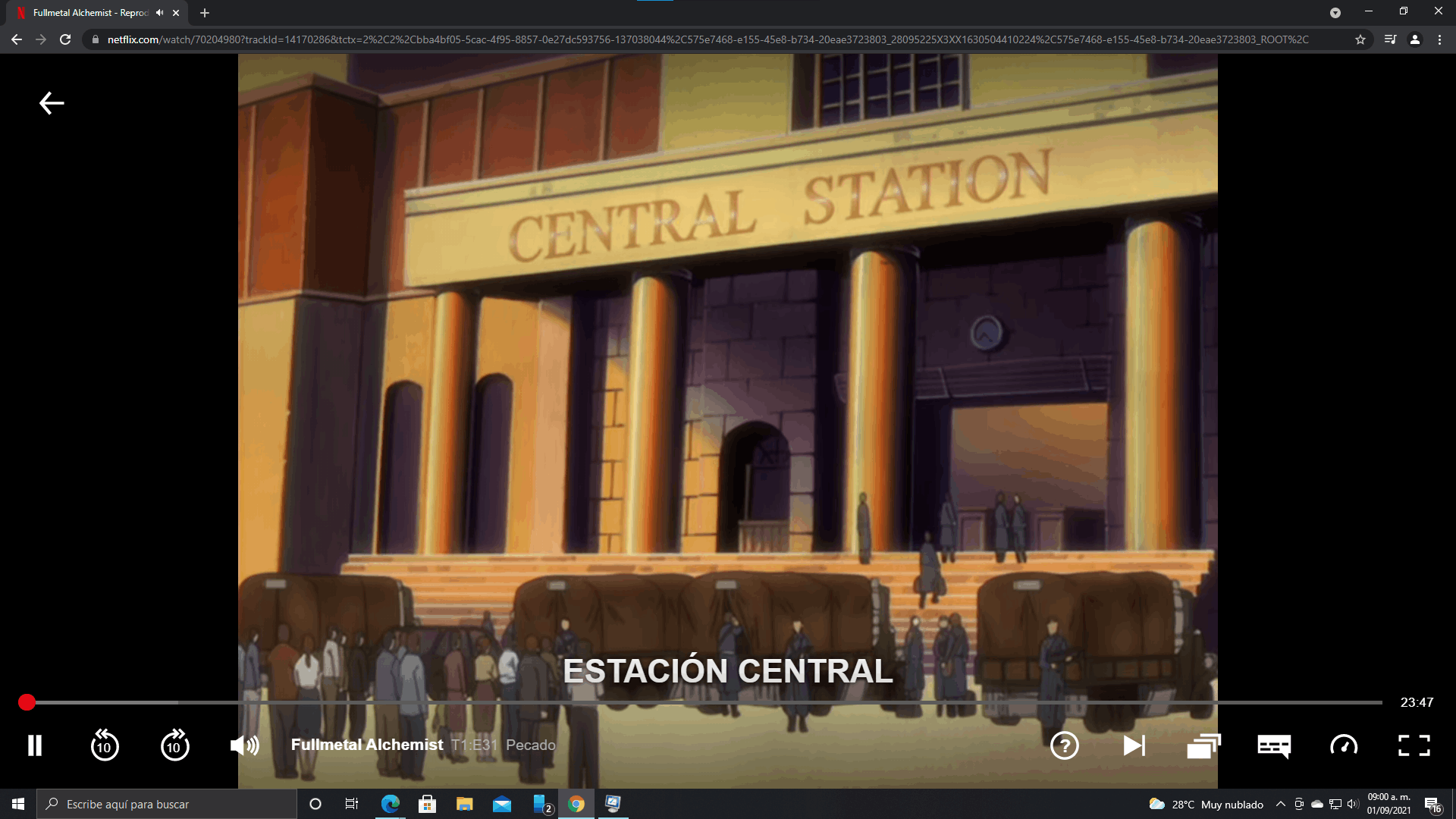Click the red progress bar scrubber
The width and height of the screenshot is (1456, 819).
(x=27, y=702)
